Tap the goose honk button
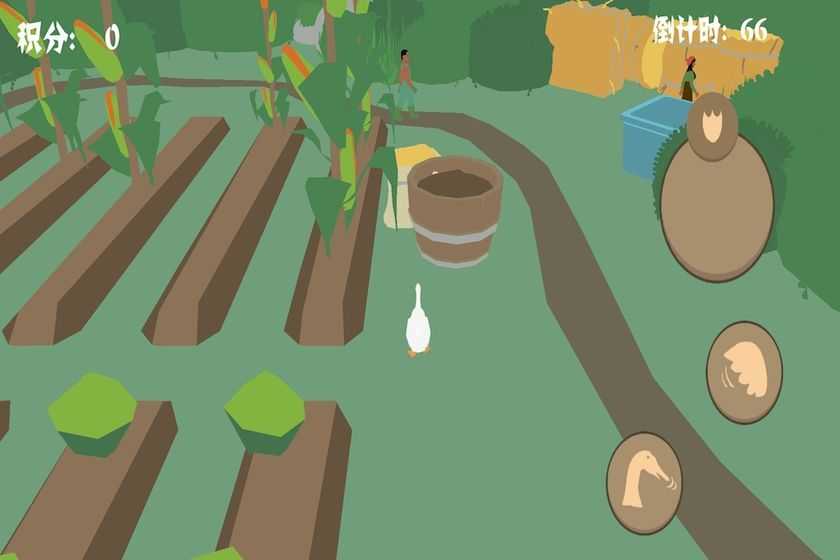The width and height of the screenshot is (840, 560). tap(644, 483)
